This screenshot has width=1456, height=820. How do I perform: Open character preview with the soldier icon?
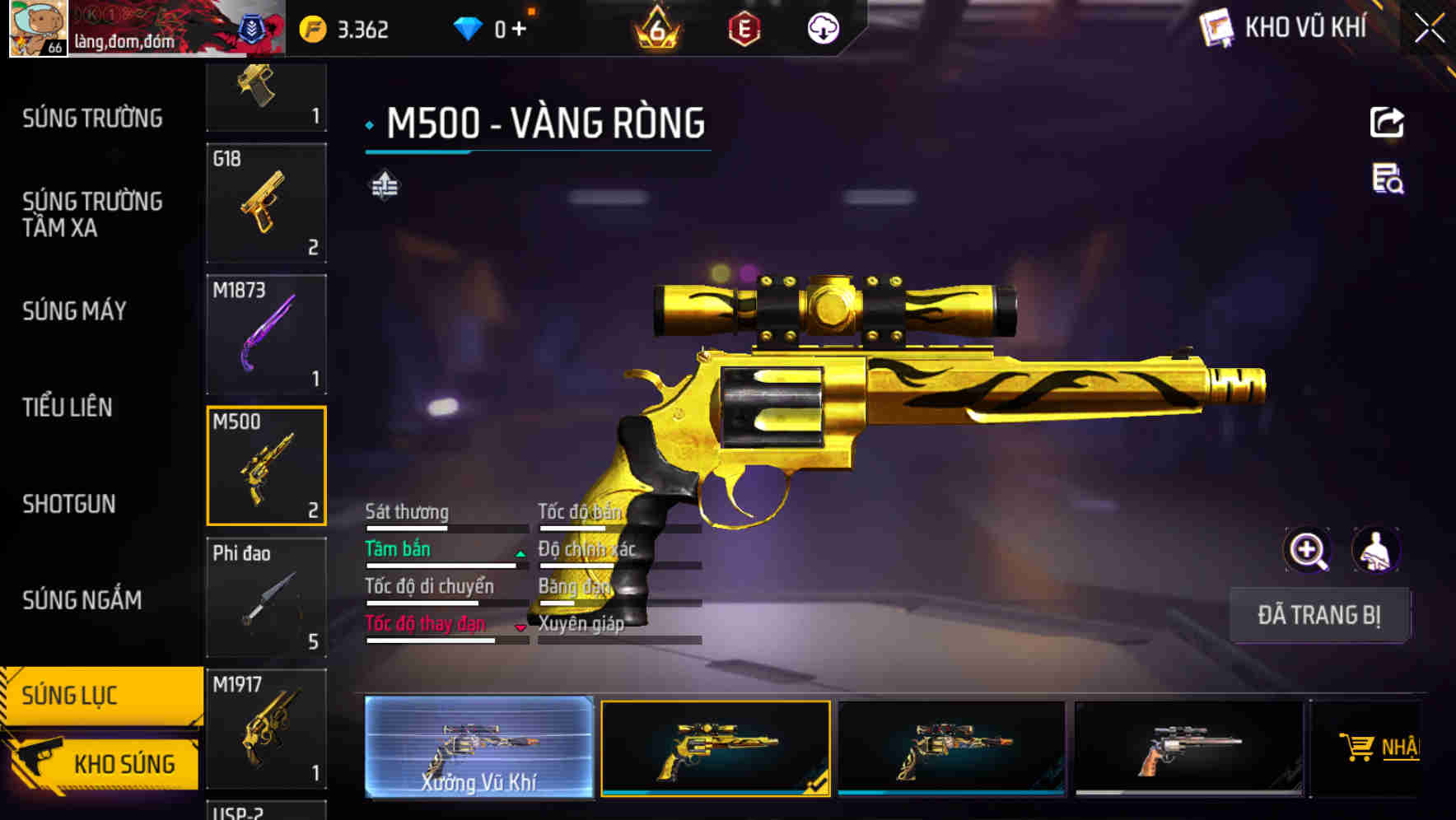pyautogui.click(x=1374, y=550)
